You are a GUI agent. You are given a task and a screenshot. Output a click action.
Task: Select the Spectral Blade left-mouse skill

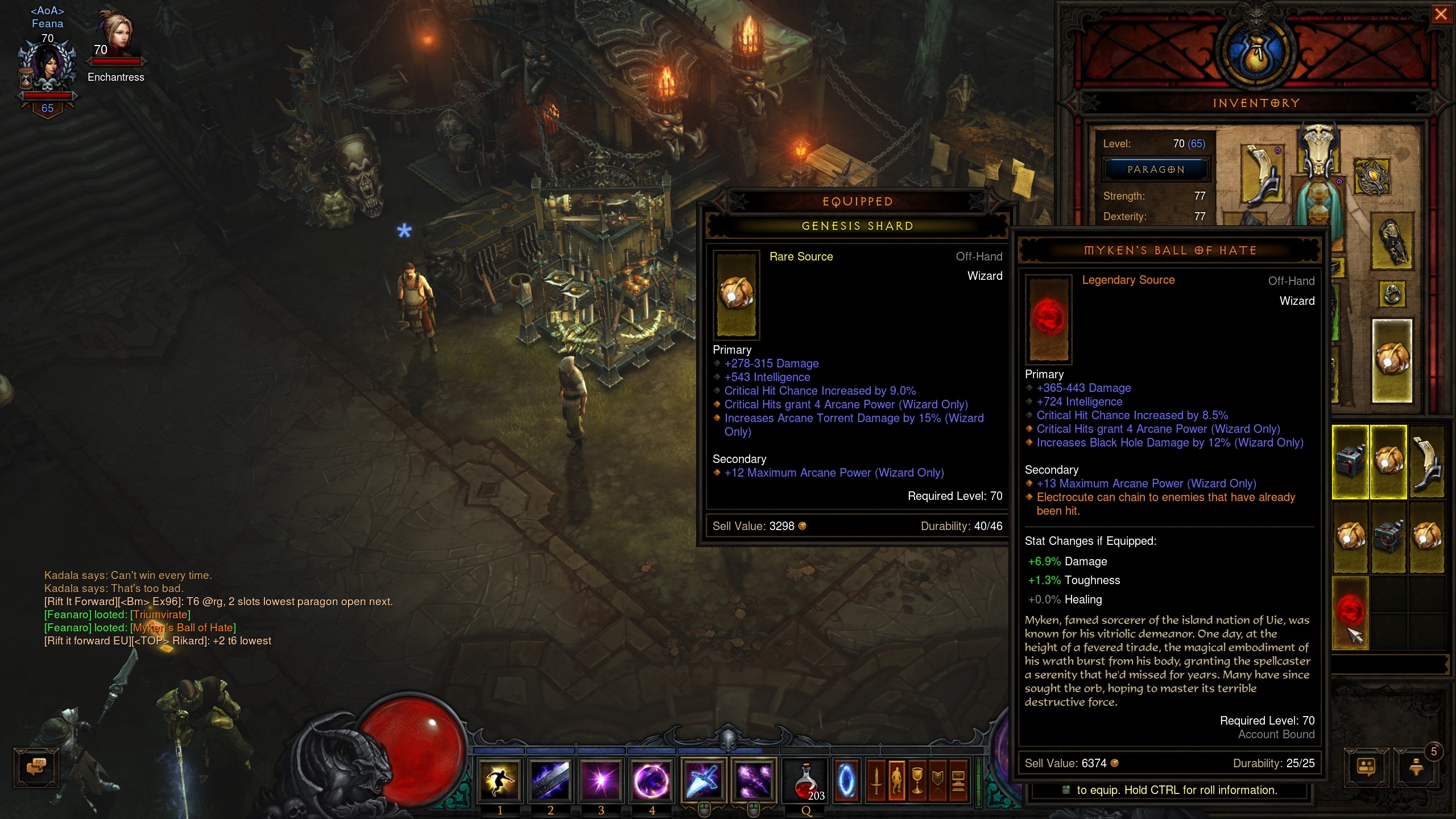[x=704, y=780]
